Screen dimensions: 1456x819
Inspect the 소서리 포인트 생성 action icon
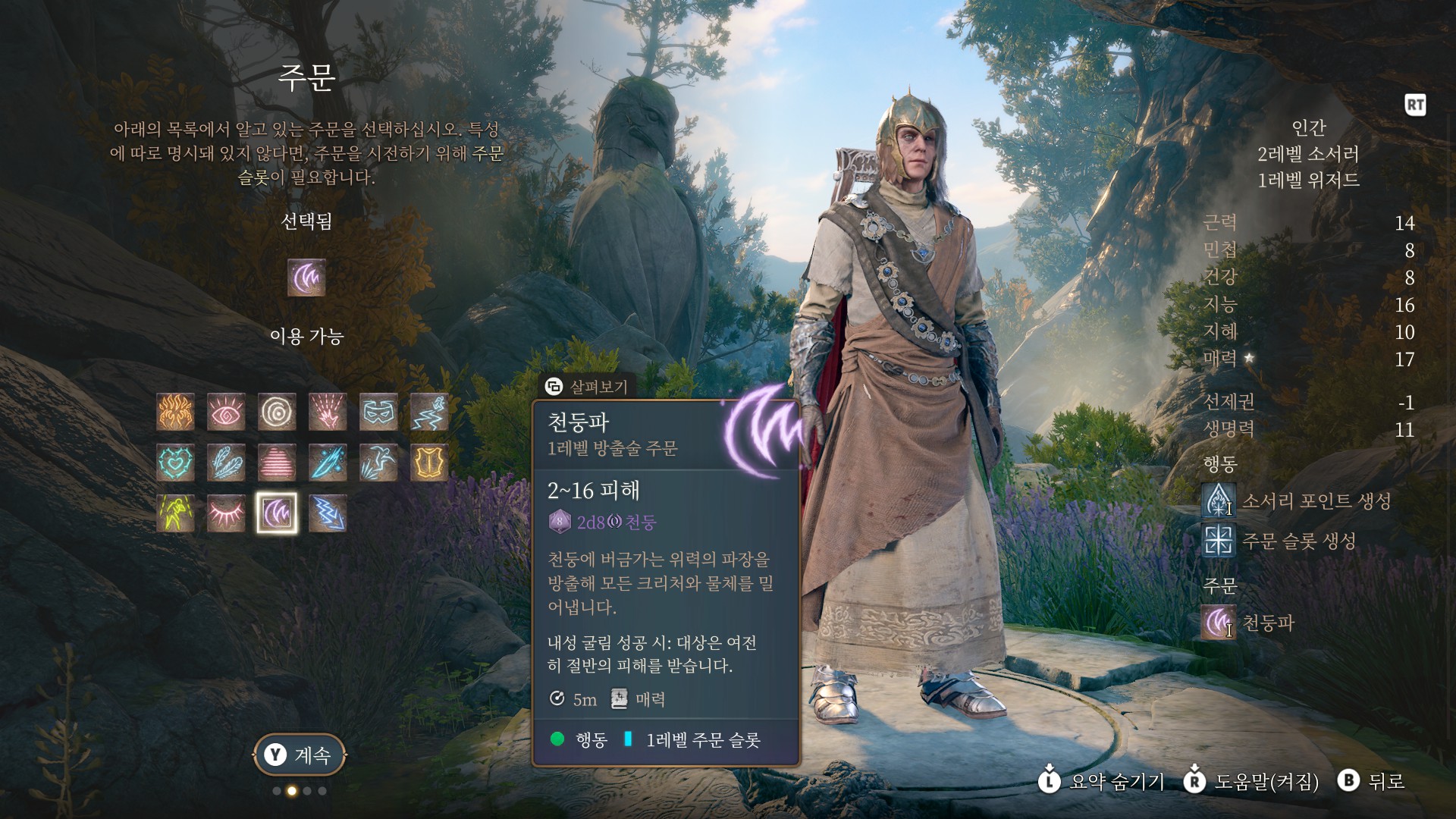(1219, 501)
